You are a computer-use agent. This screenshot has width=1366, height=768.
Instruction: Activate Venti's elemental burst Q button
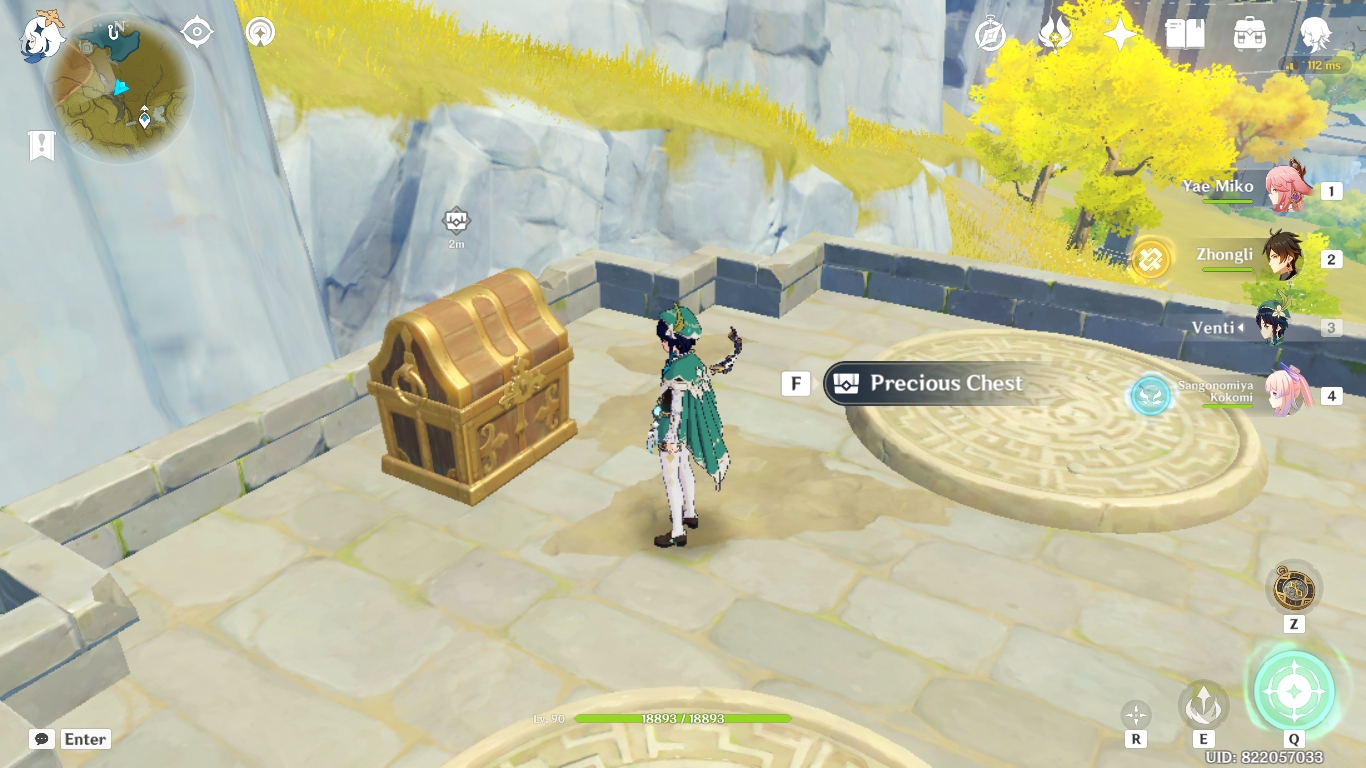[x=1293, y=689]
